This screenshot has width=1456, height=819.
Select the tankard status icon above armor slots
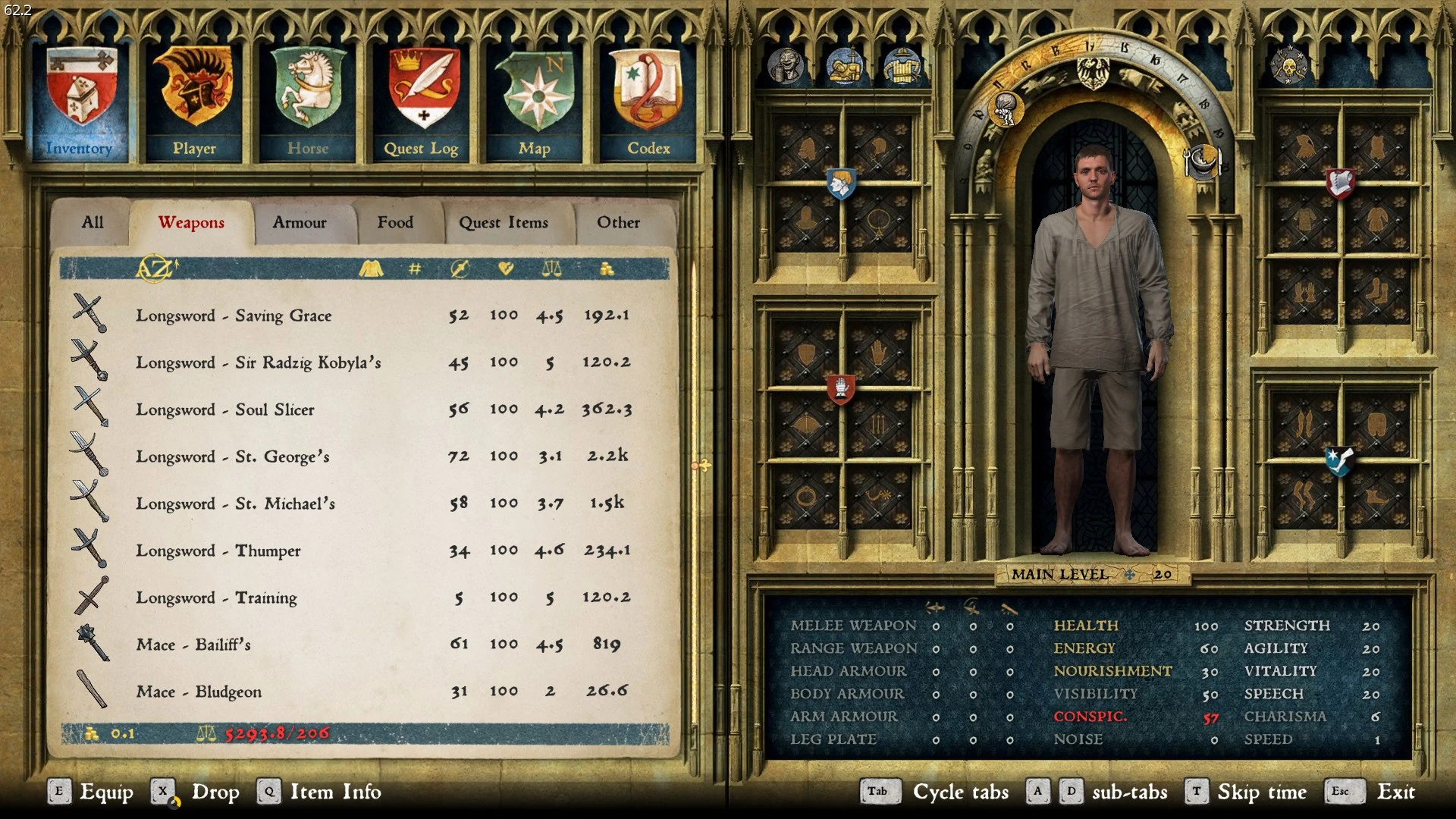point(786,67)
